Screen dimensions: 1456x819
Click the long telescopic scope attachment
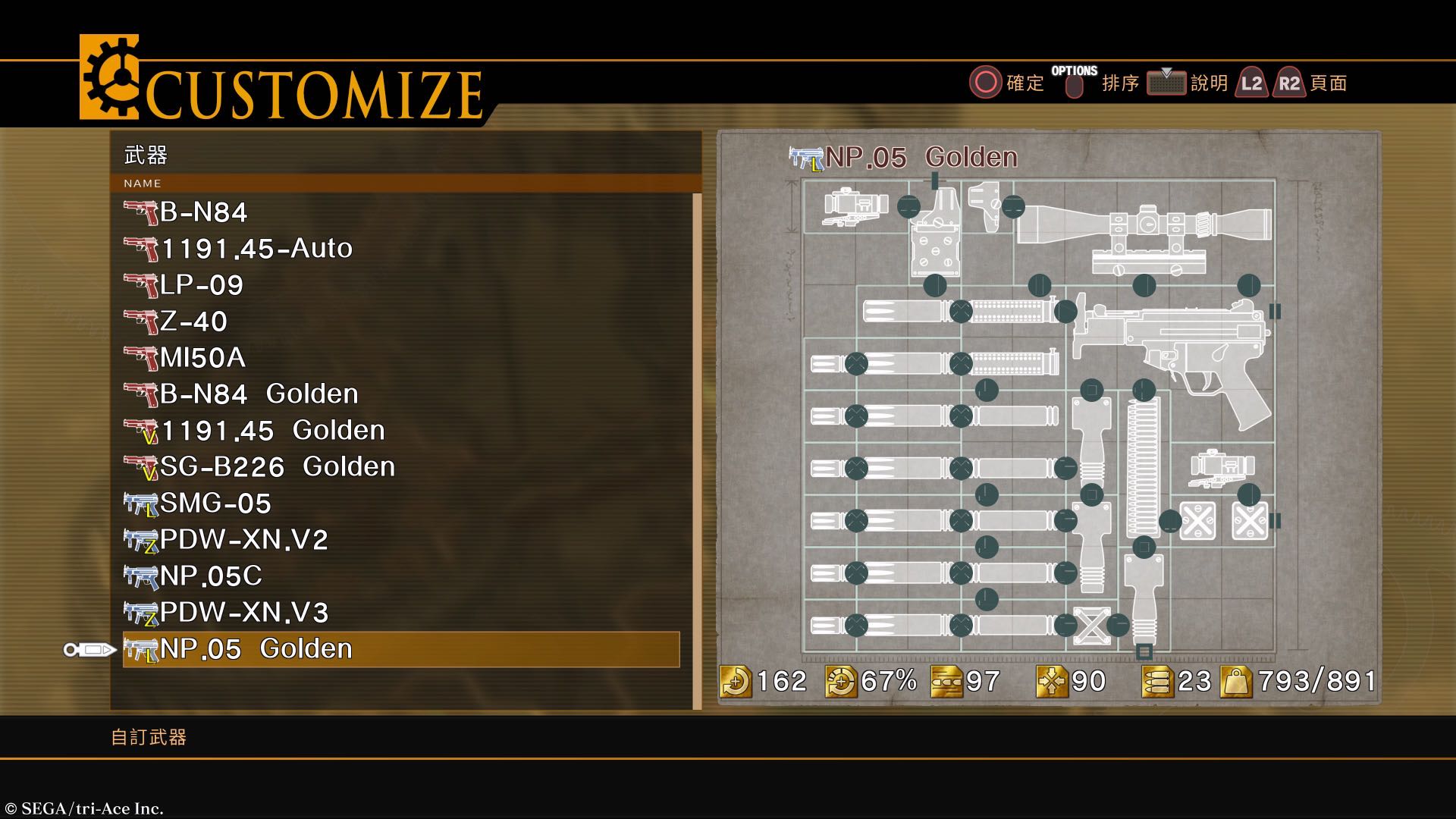[x=1145, y=224]
